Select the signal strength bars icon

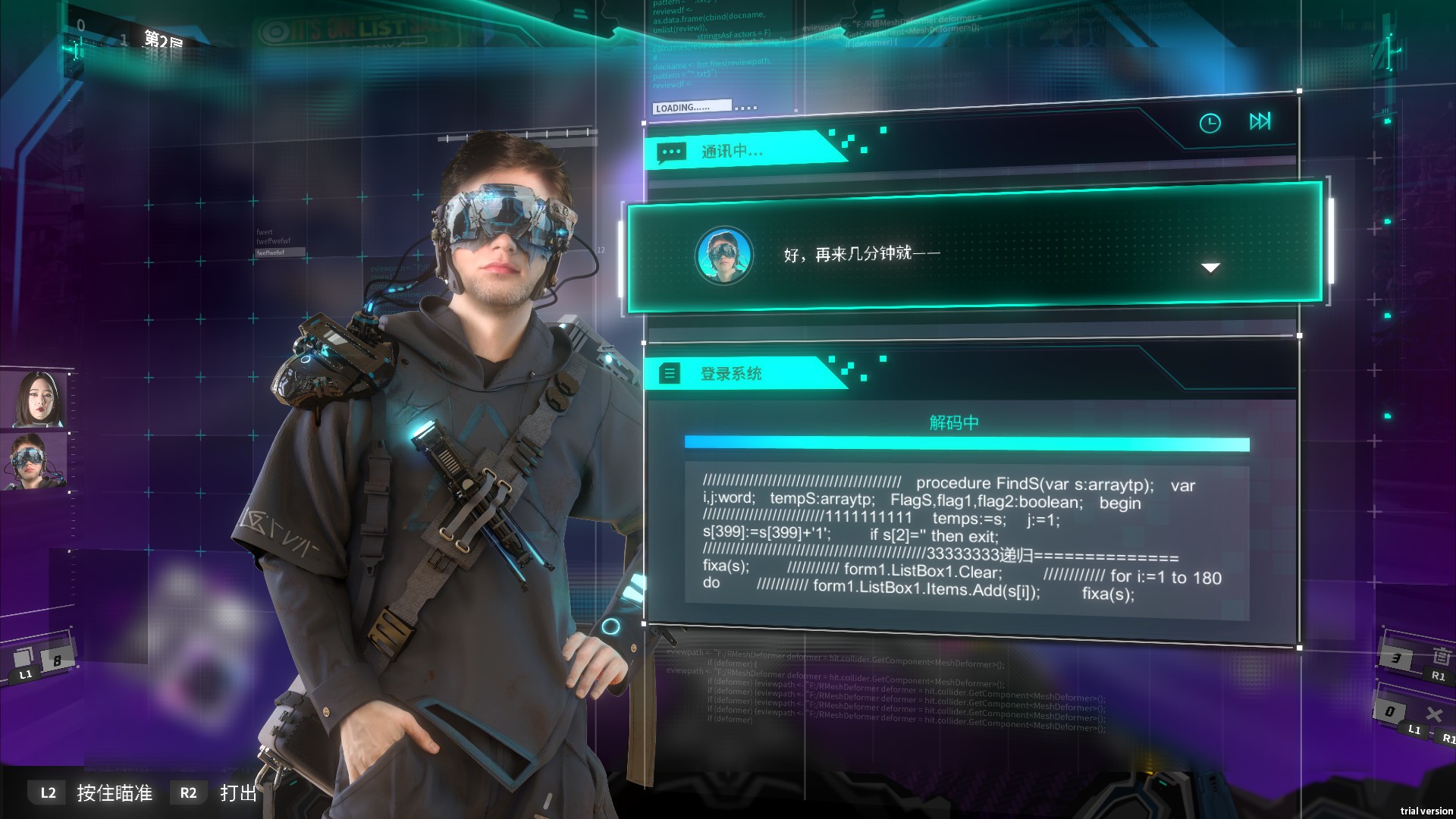[x=1384, y=111]
